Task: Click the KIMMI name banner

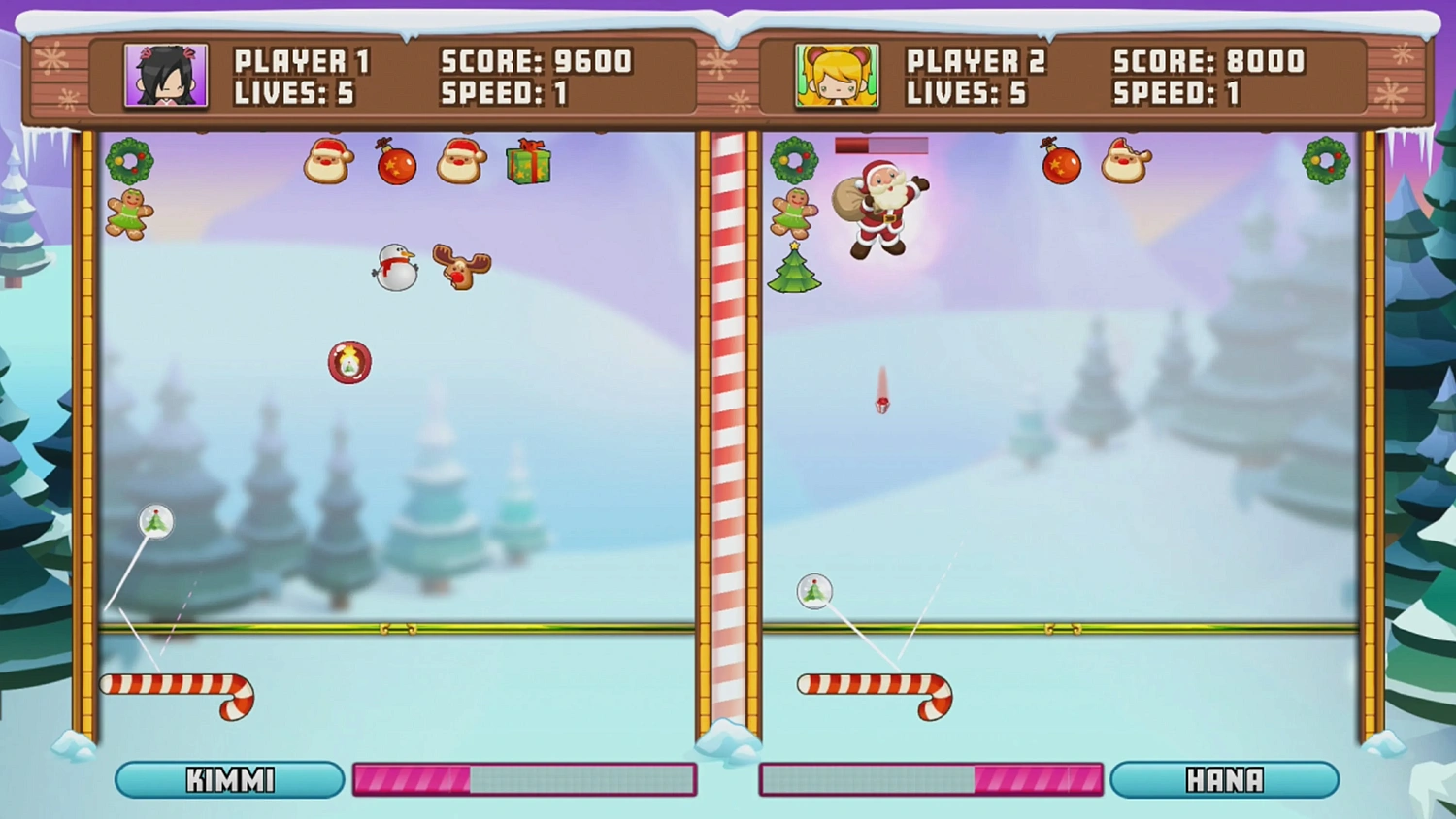Action: click(227, 779)
